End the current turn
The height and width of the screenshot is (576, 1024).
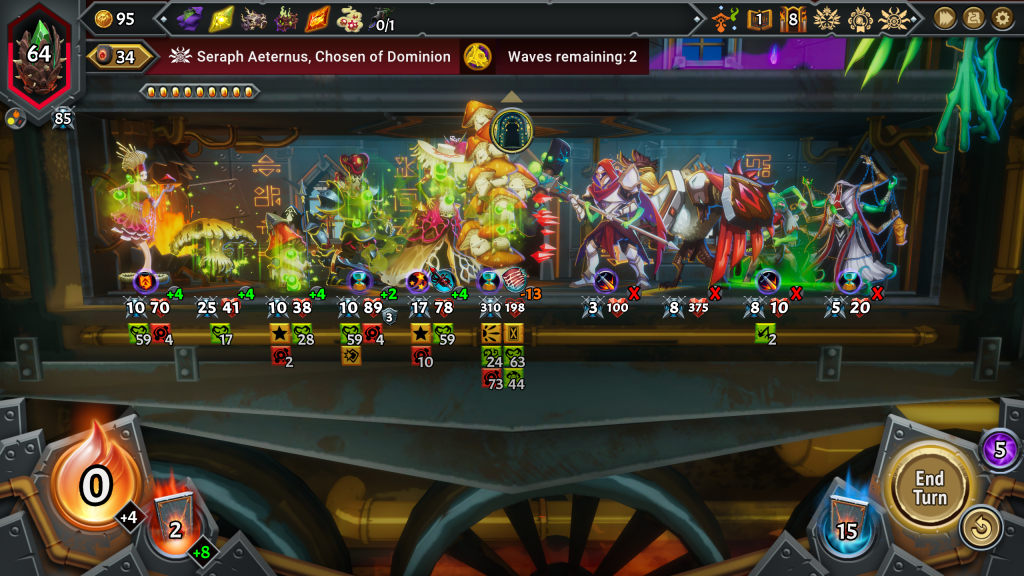coord(929,486)
